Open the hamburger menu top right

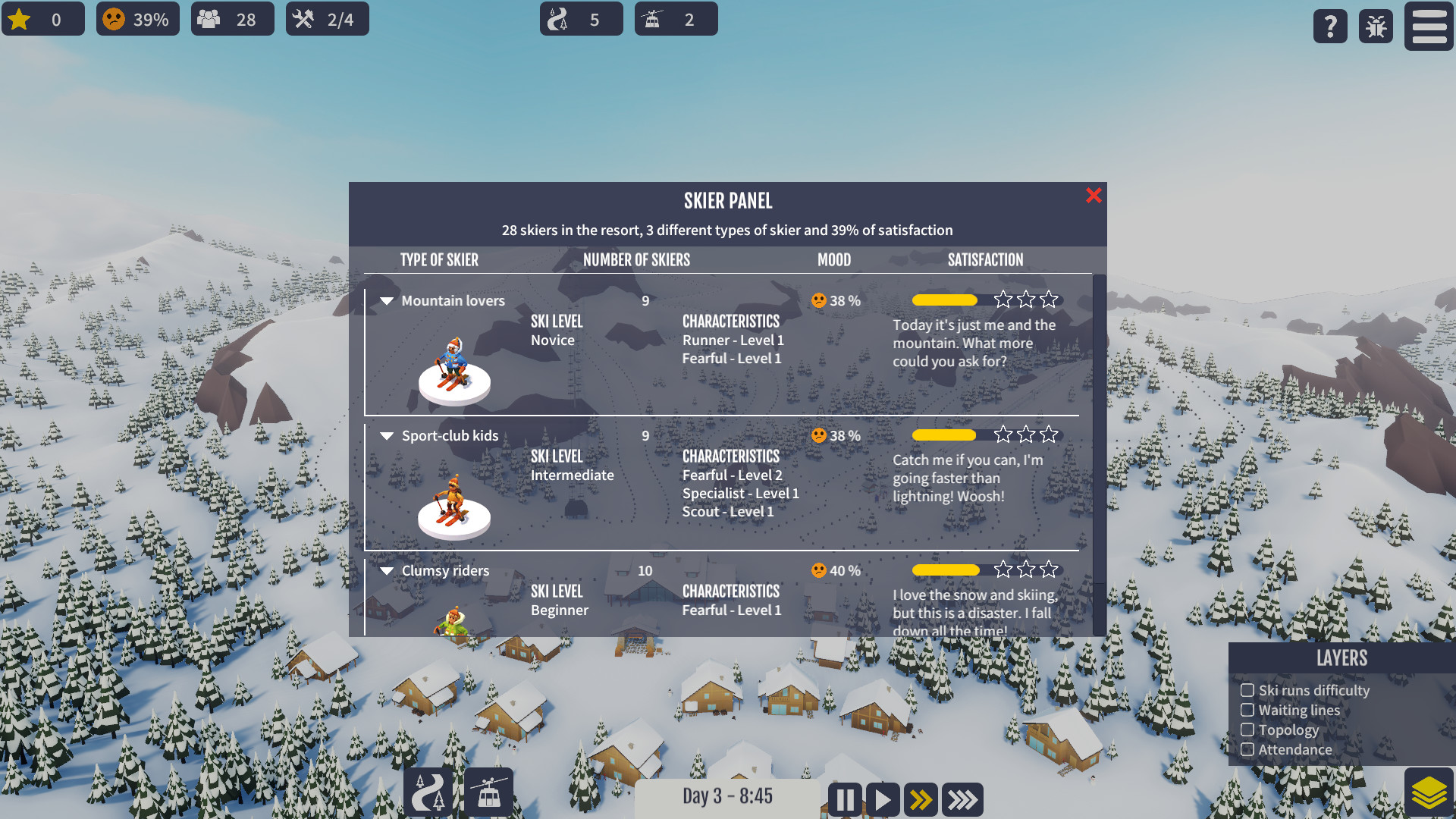1429,26
